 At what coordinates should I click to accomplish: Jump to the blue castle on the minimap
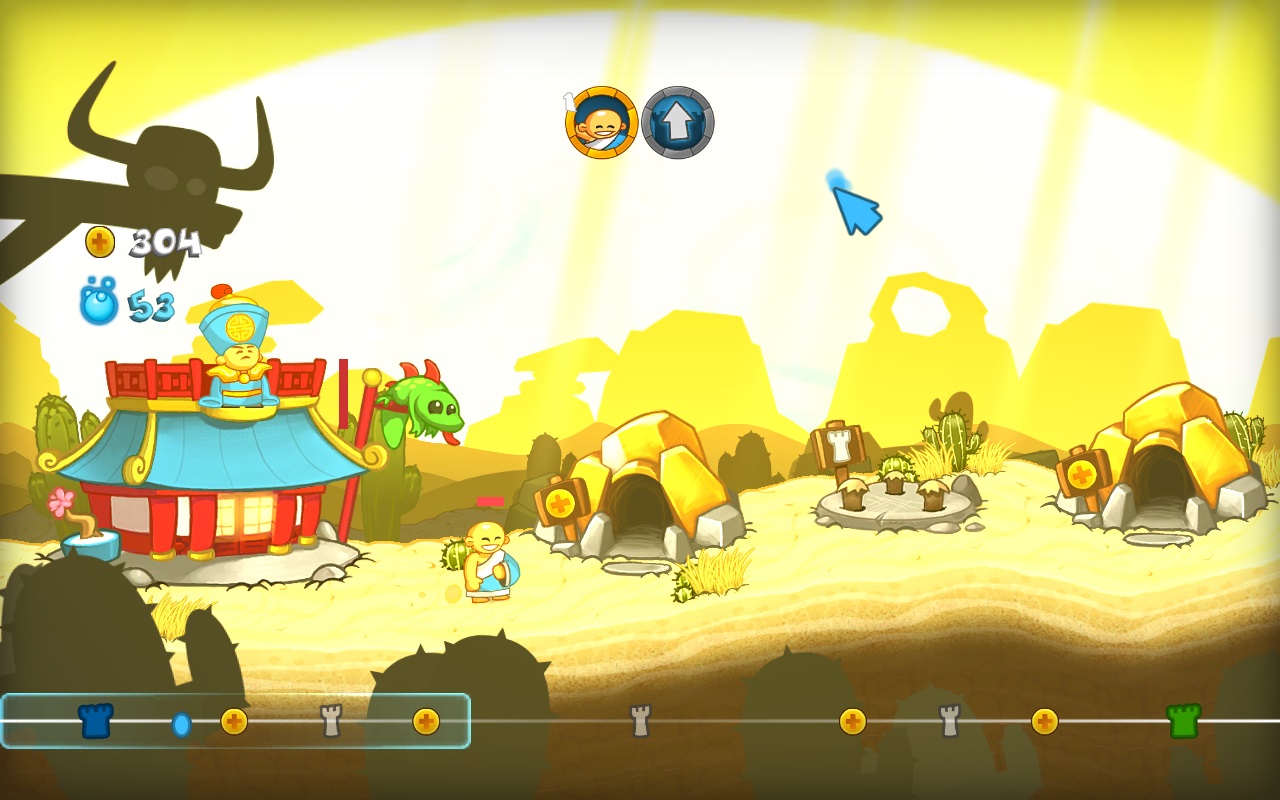point(96,720)
